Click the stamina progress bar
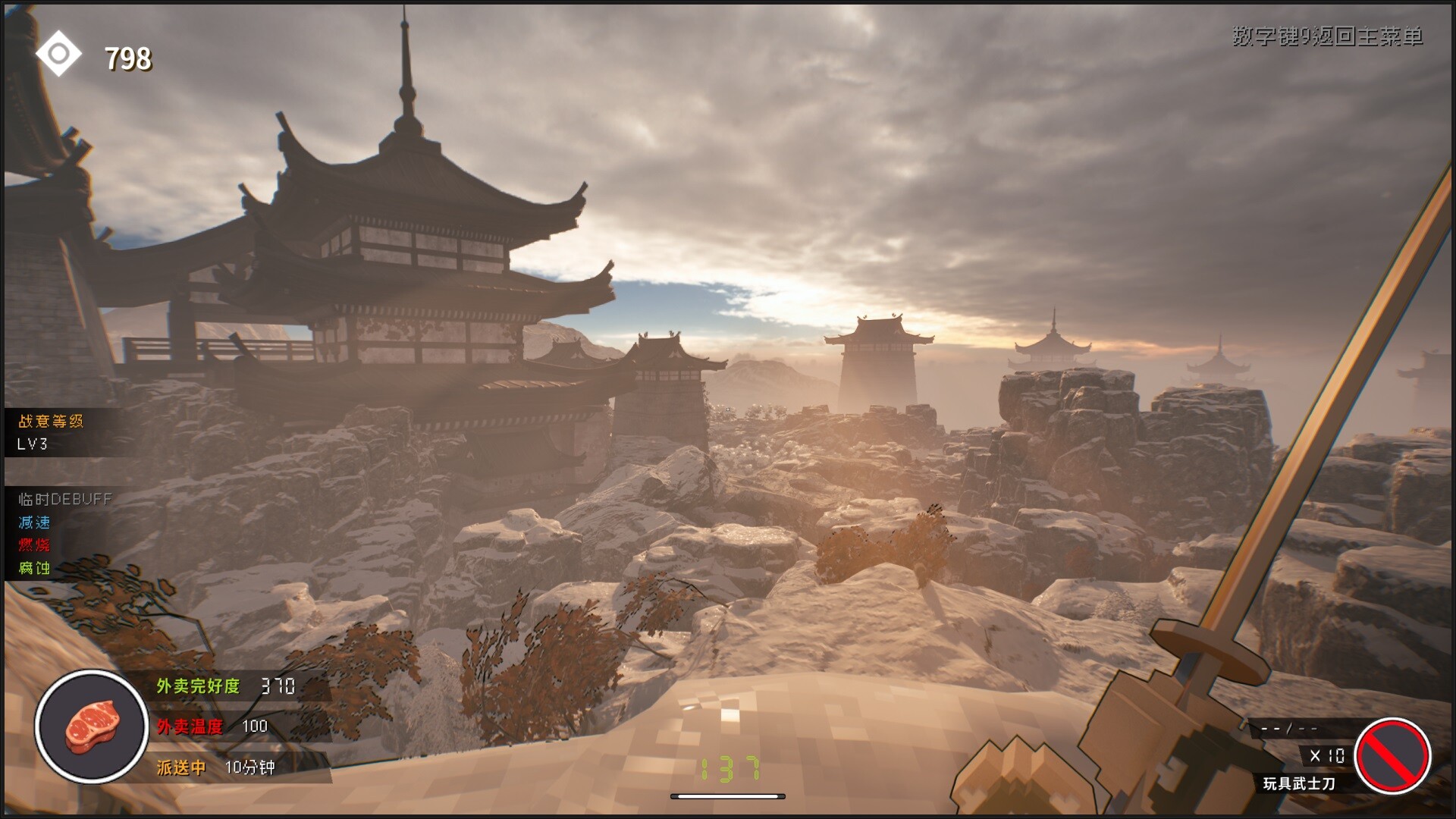1456x819 pixels. pos(726,798)
